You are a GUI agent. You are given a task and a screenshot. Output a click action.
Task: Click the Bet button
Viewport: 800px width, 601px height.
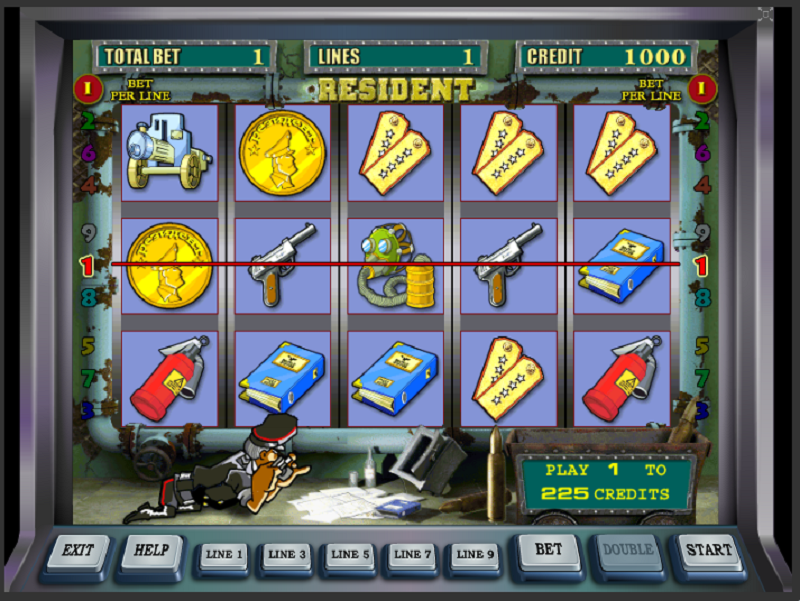point(548,549)
